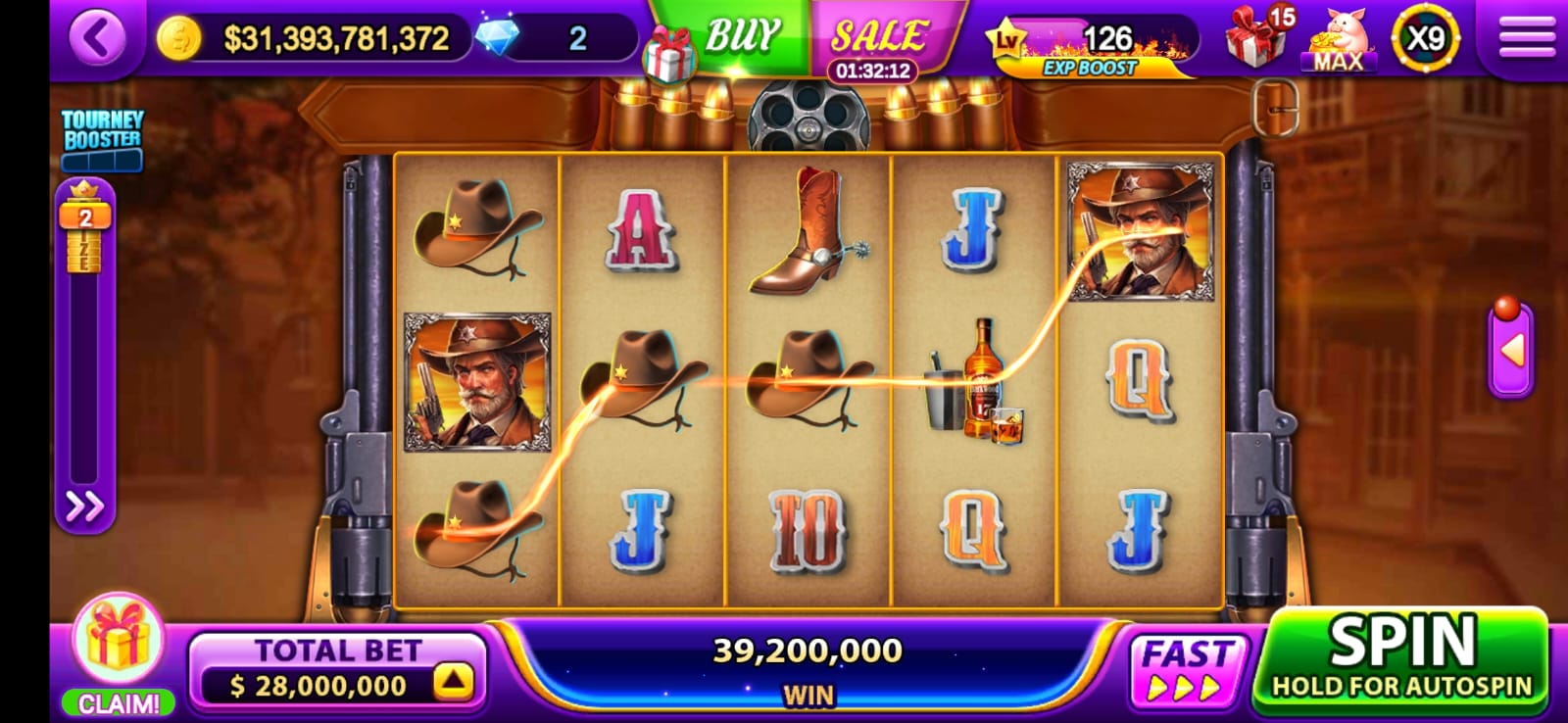The width and height of the screenshot is (1568, 723).
Task: Expand the tournament prize side panel
Action: (84, 506)
